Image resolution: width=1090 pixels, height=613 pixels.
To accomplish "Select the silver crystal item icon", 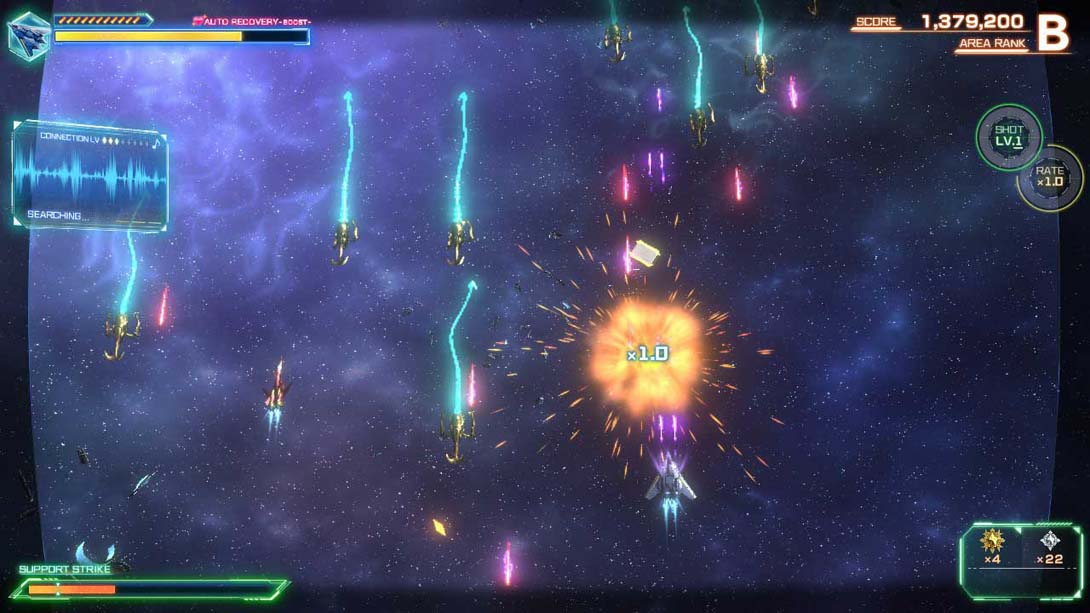I will click(x=1048, y=541).
